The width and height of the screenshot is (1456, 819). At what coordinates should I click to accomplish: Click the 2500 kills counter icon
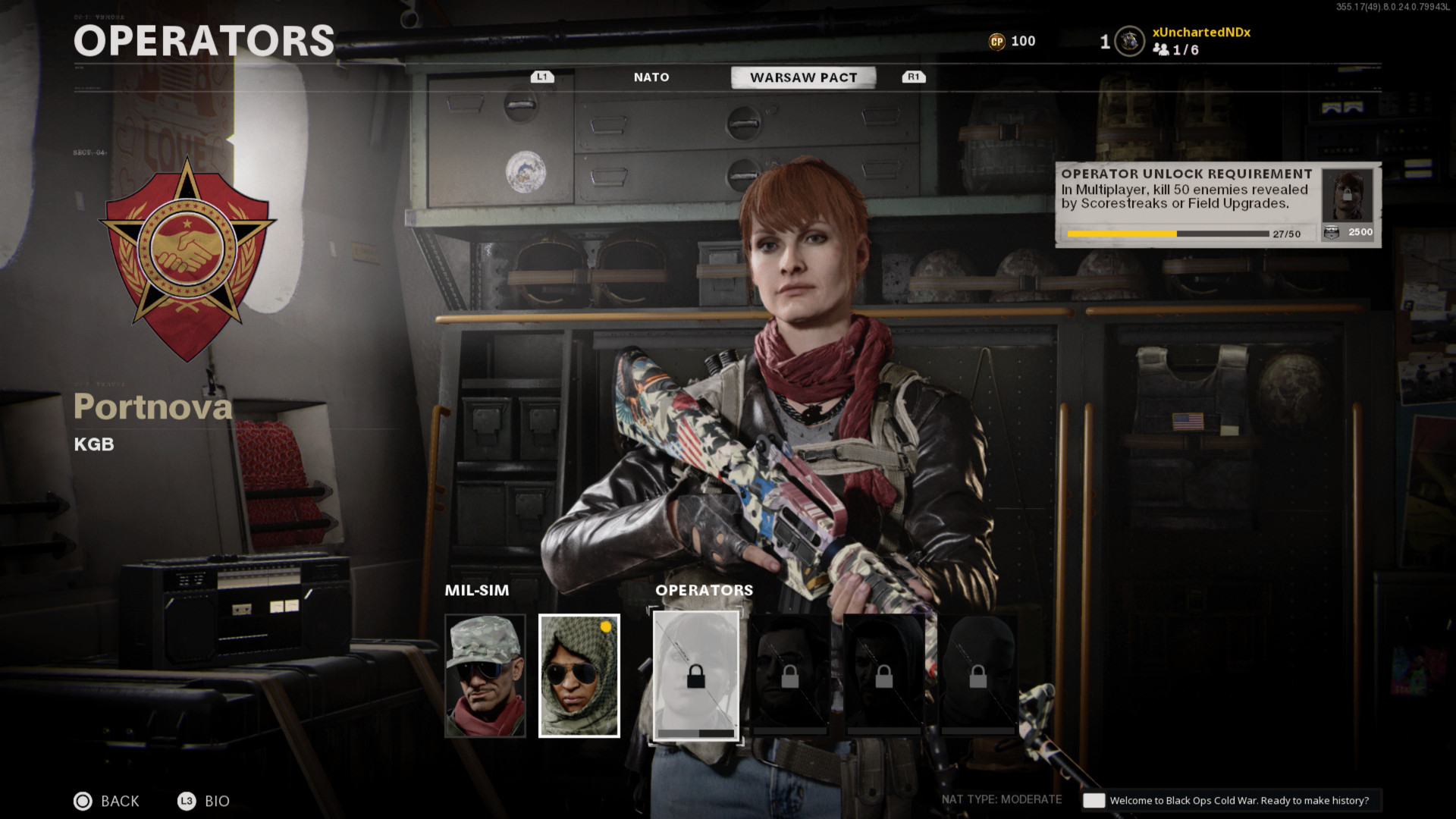(1332, 232)
